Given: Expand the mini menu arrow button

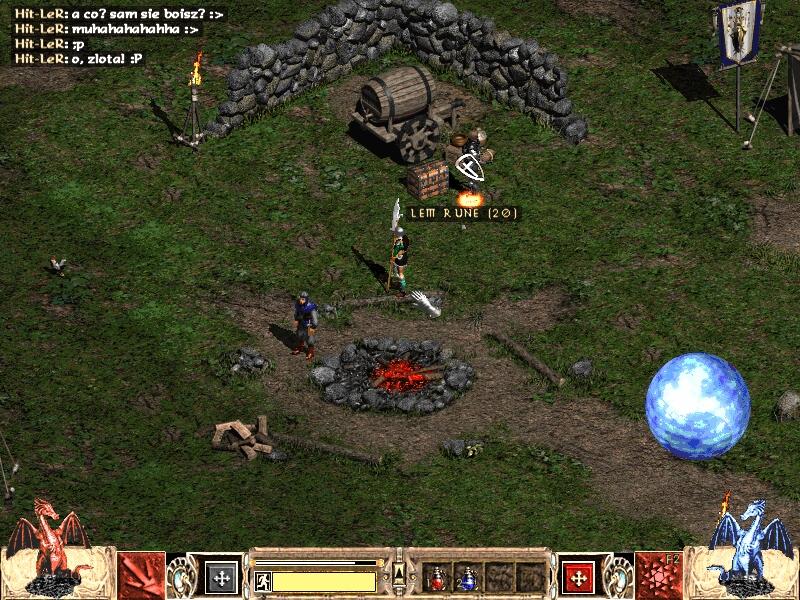Looking at the screenshot, I should (x=399, y=572).
